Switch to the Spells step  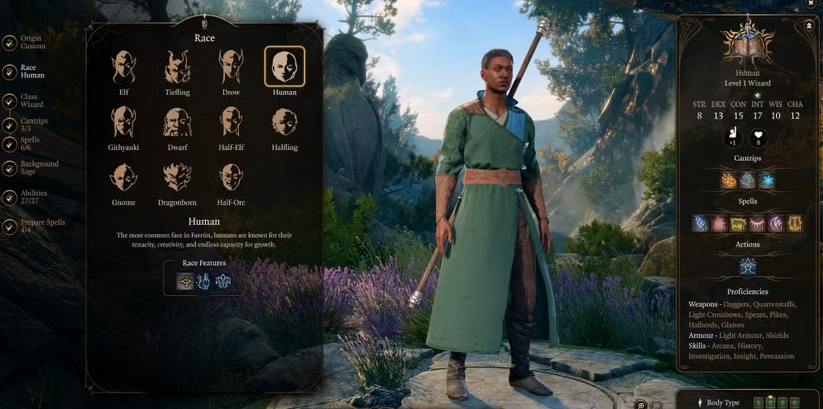(x=30, y=144)
